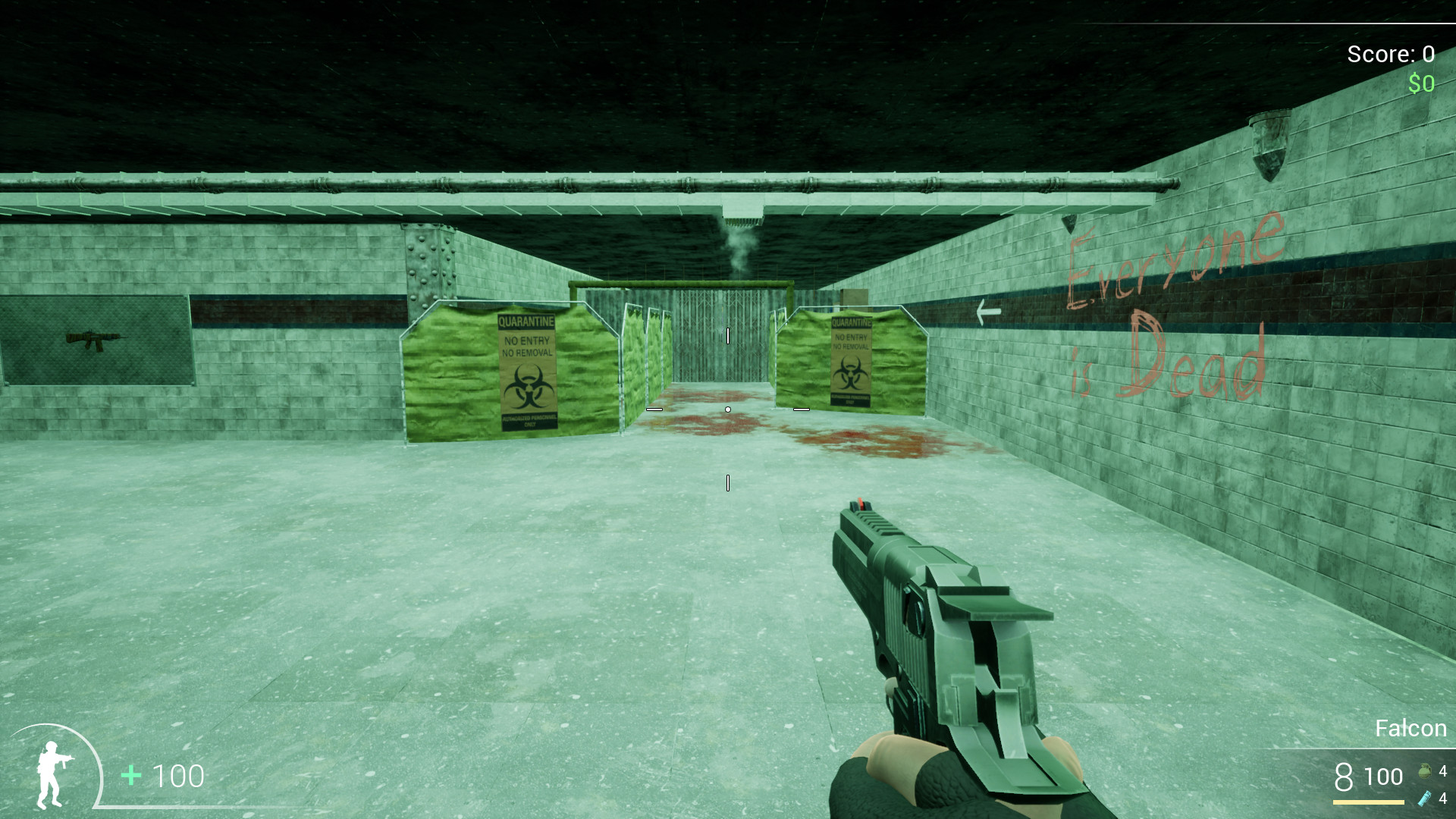This screenshot has width=1456, height=819.
Task: Click the soldier silhouette health icon
Action: click(x=53, y=775)
